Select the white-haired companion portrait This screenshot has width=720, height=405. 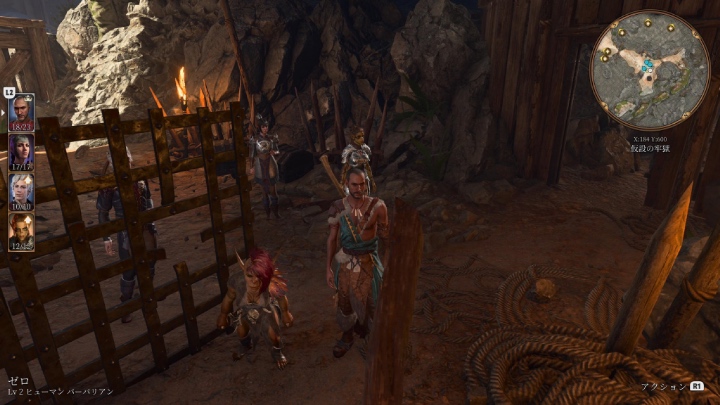21,191
